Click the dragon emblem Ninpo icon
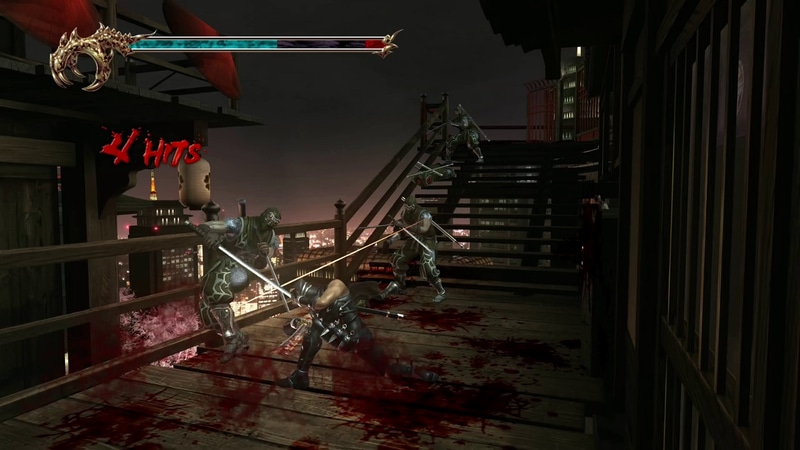The width and height of the screenshot is (800, 450). click(x=88, y=59)
